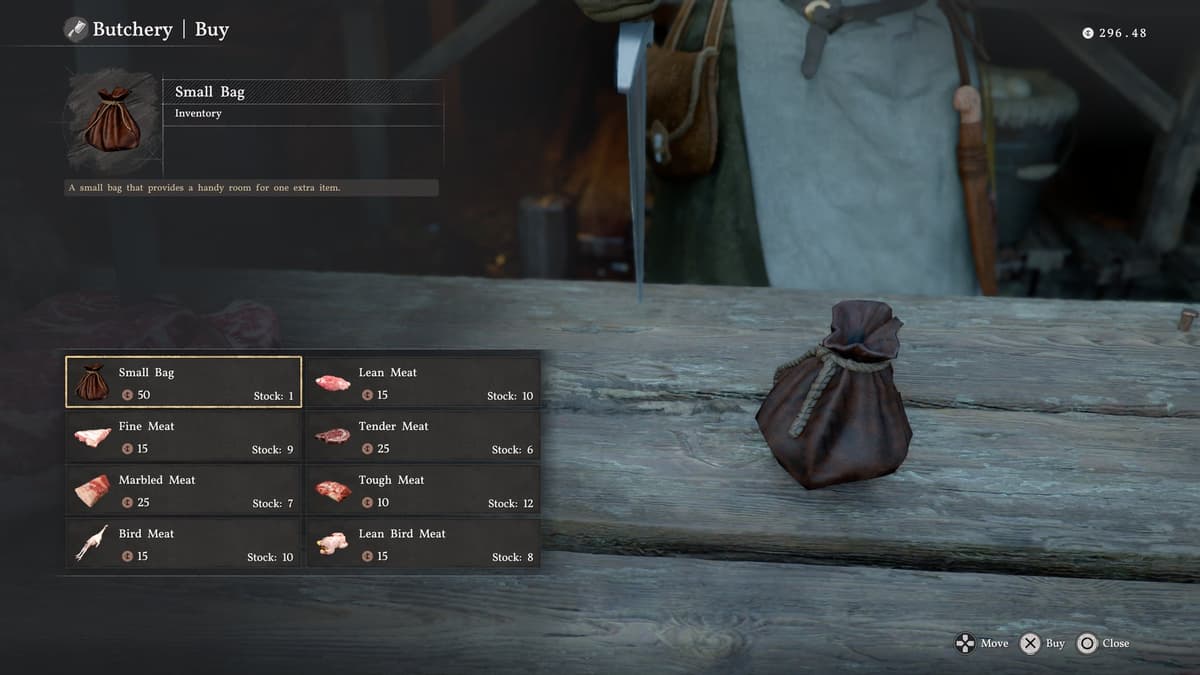Select Lean Meat with stock 10
The image size is (1200, 675).
tap(422, 382)
